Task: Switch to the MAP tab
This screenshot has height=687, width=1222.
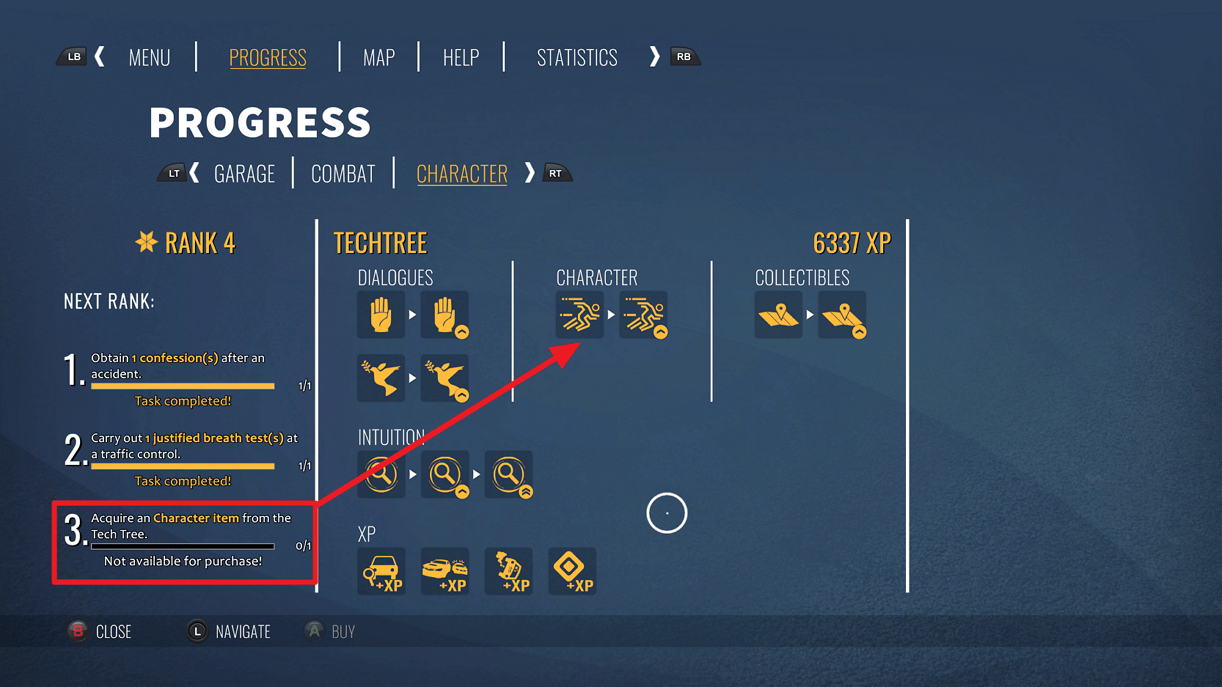Action: [x=379, y=58]
